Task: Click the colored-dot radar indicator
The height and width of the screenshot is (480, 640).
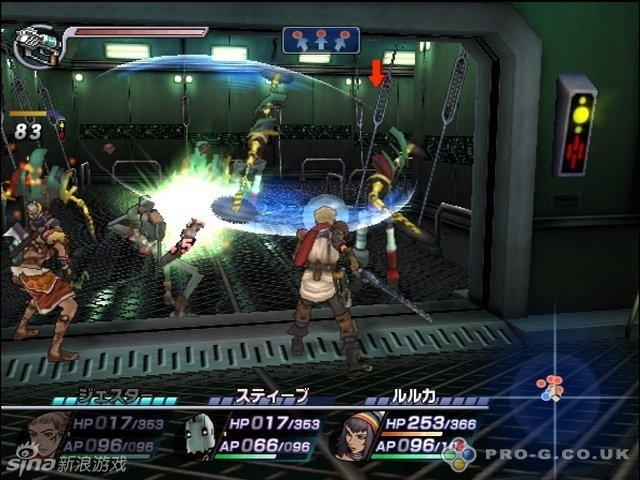Action: click(x=549, y=388)
